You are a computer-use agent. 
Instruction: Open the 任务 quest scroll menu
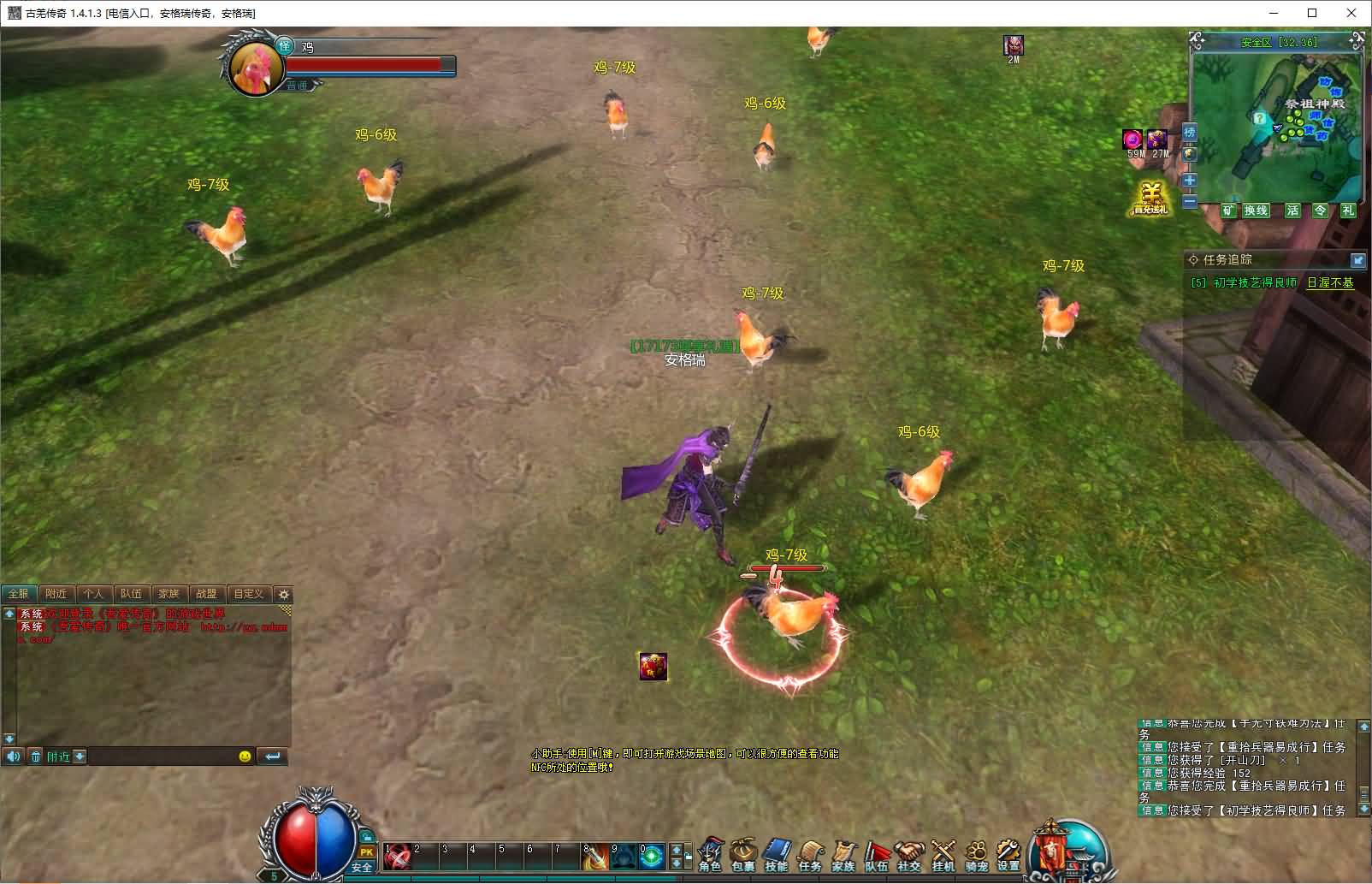pos(809,854)
